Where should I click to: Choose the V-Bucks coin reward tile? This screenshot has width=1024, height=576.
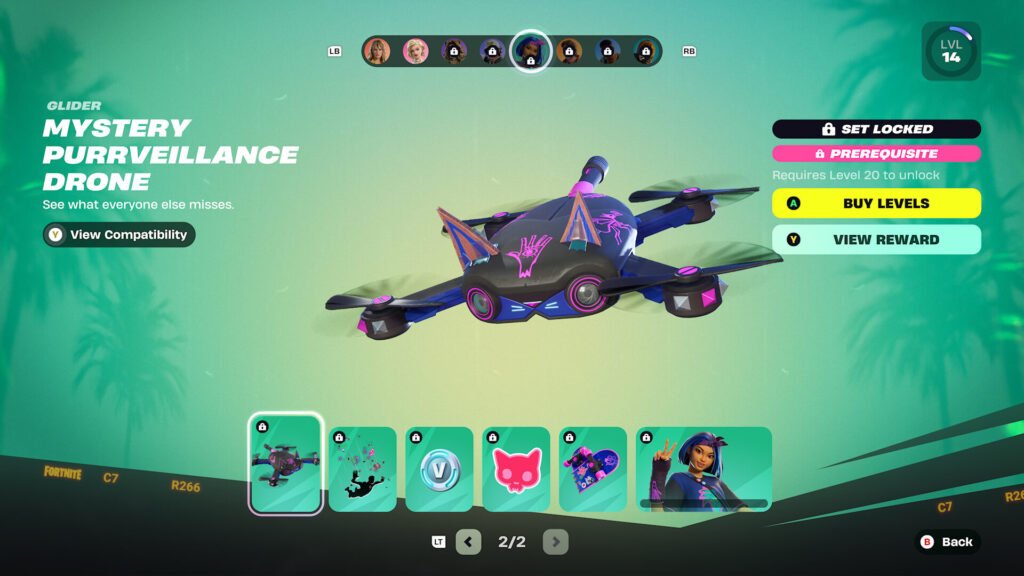point(439,469)
